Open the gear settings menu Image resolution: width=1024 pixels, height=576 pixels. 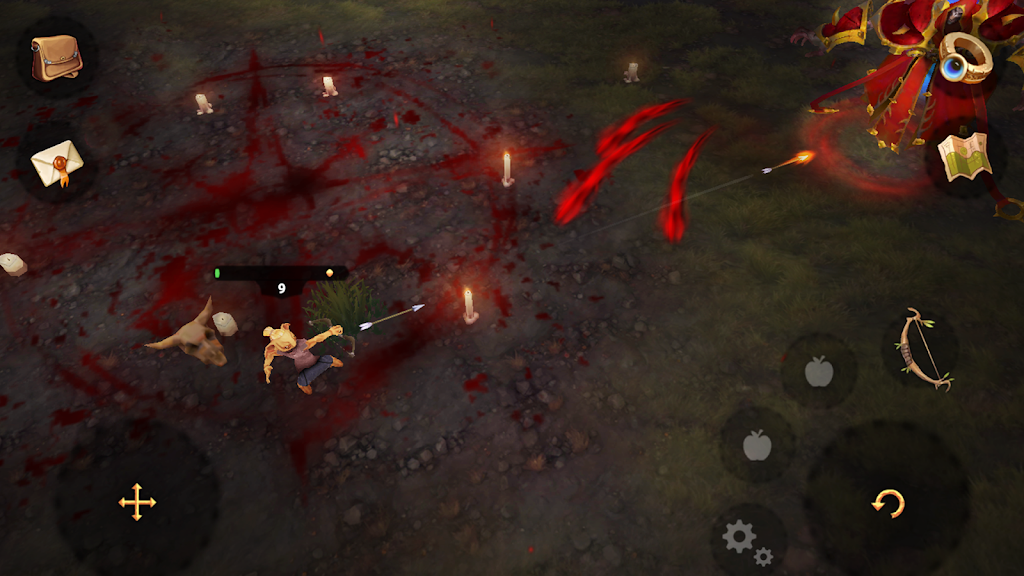click(x=746, y=541)
